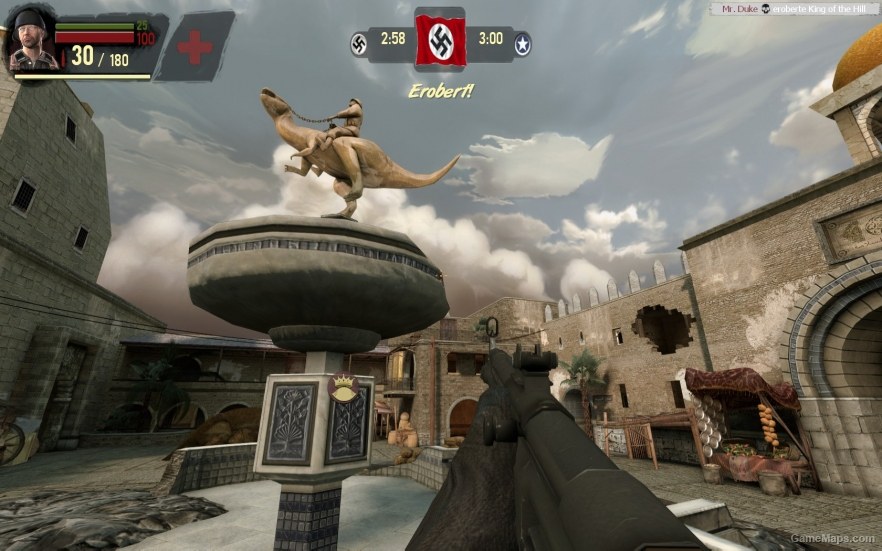Click the Mr. Duke kill feed entry
Screen dimensions: 882x551
click(x=793, y=8)
